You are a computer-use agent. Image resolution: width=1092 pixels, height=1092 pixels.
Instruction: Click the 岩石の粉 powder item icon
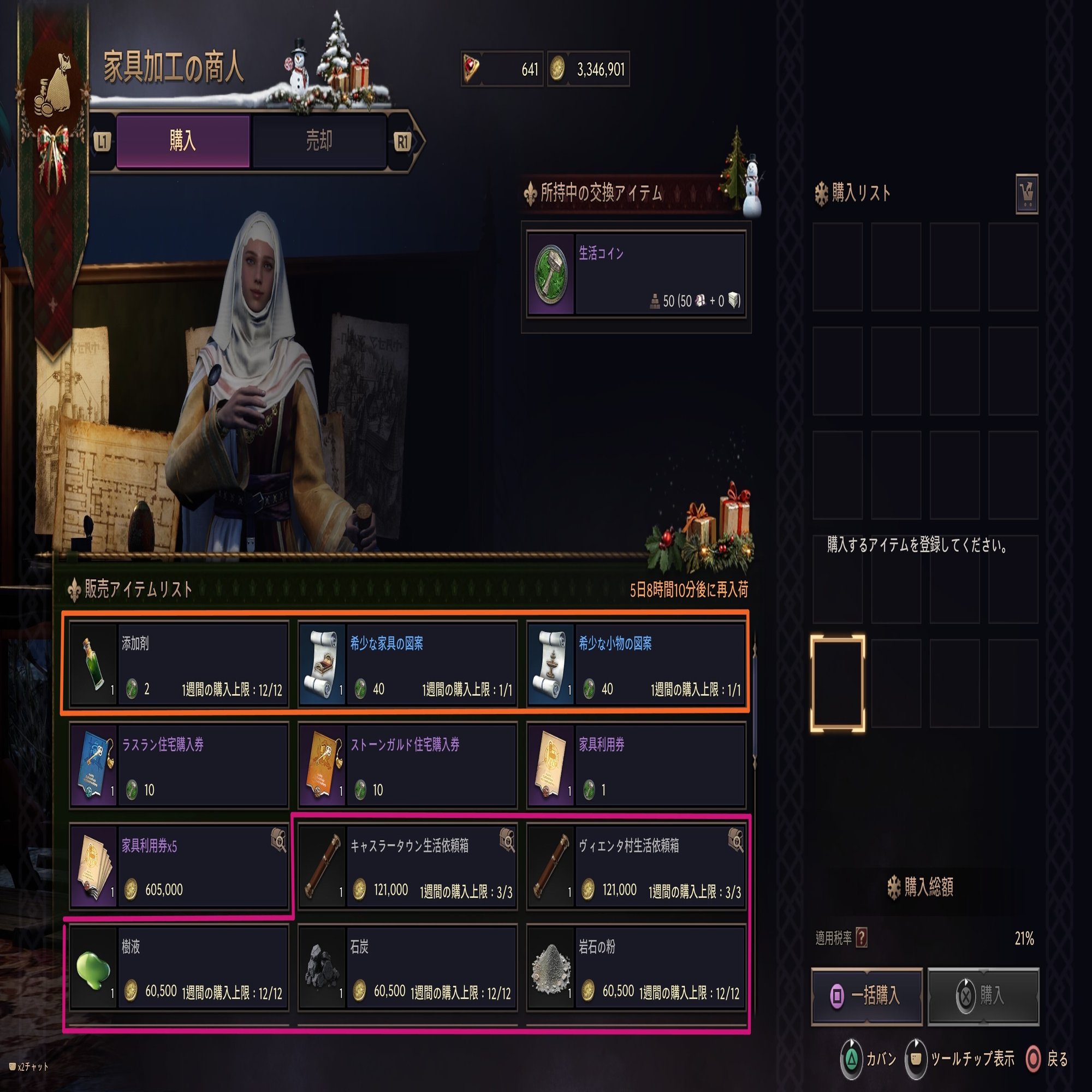click(552, 966)
